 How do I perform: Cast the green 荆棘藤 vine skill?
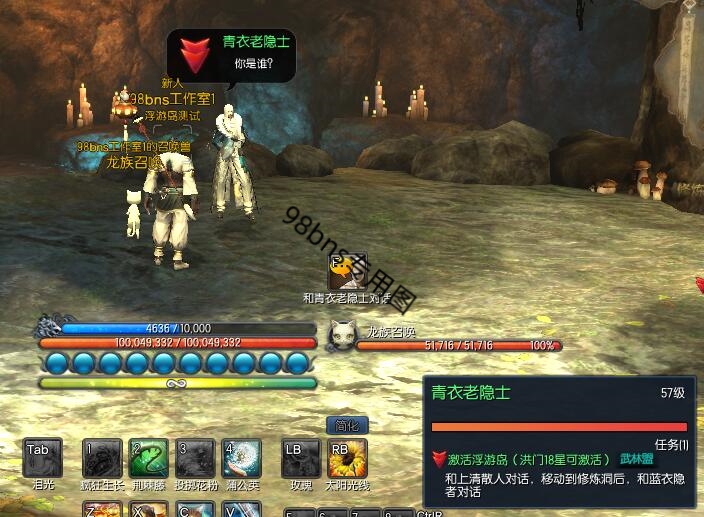click(x=149, y=459)
